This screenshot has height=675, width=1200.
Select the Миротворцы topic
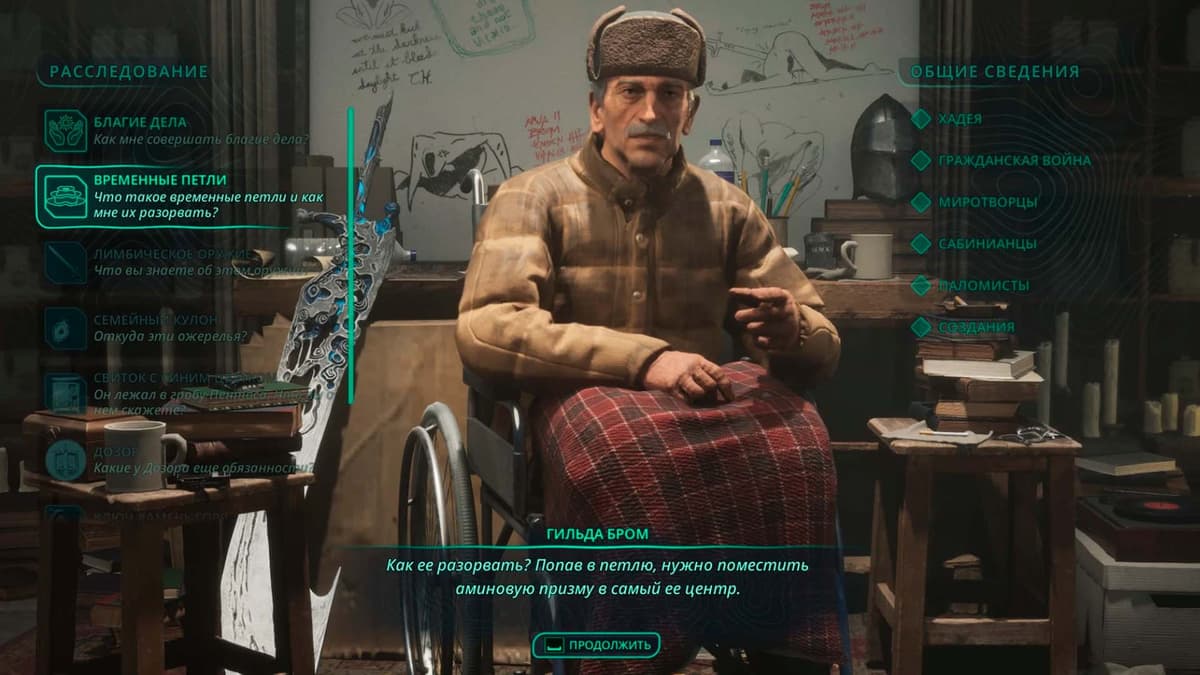[x=986, y=202]
